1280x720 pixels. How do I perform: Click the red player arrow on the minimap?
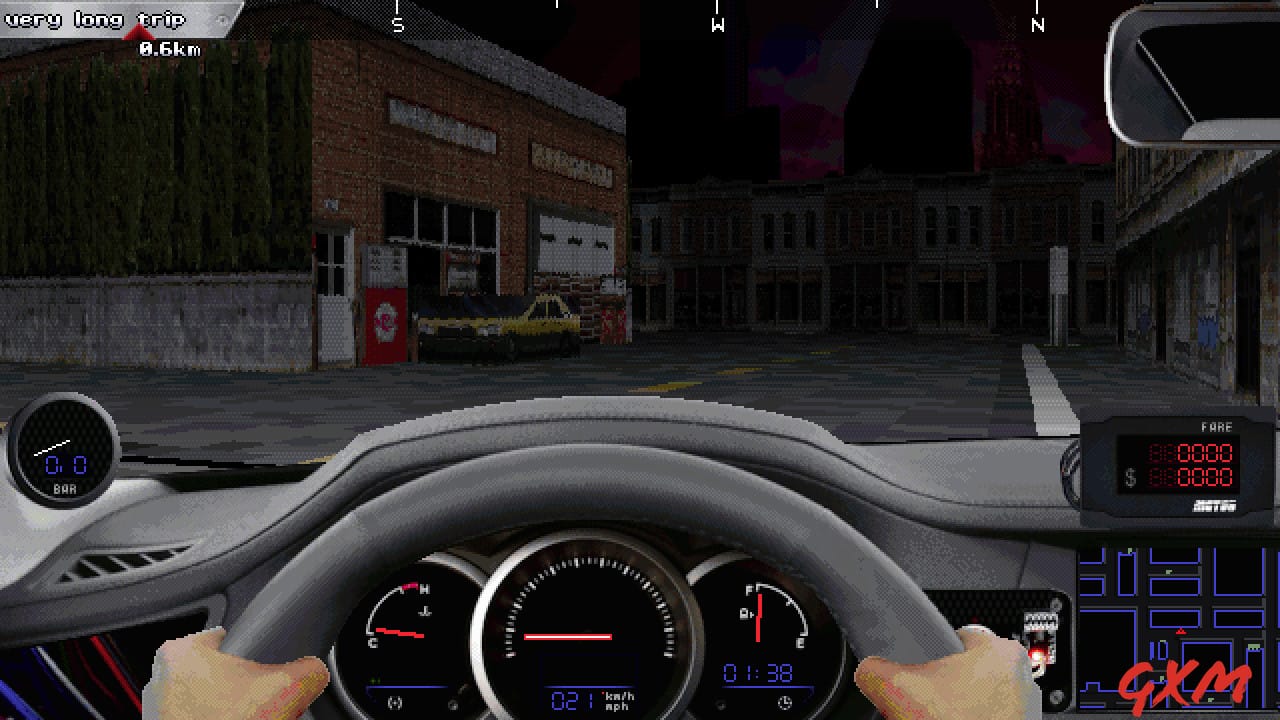click(x=1180, y=631)
